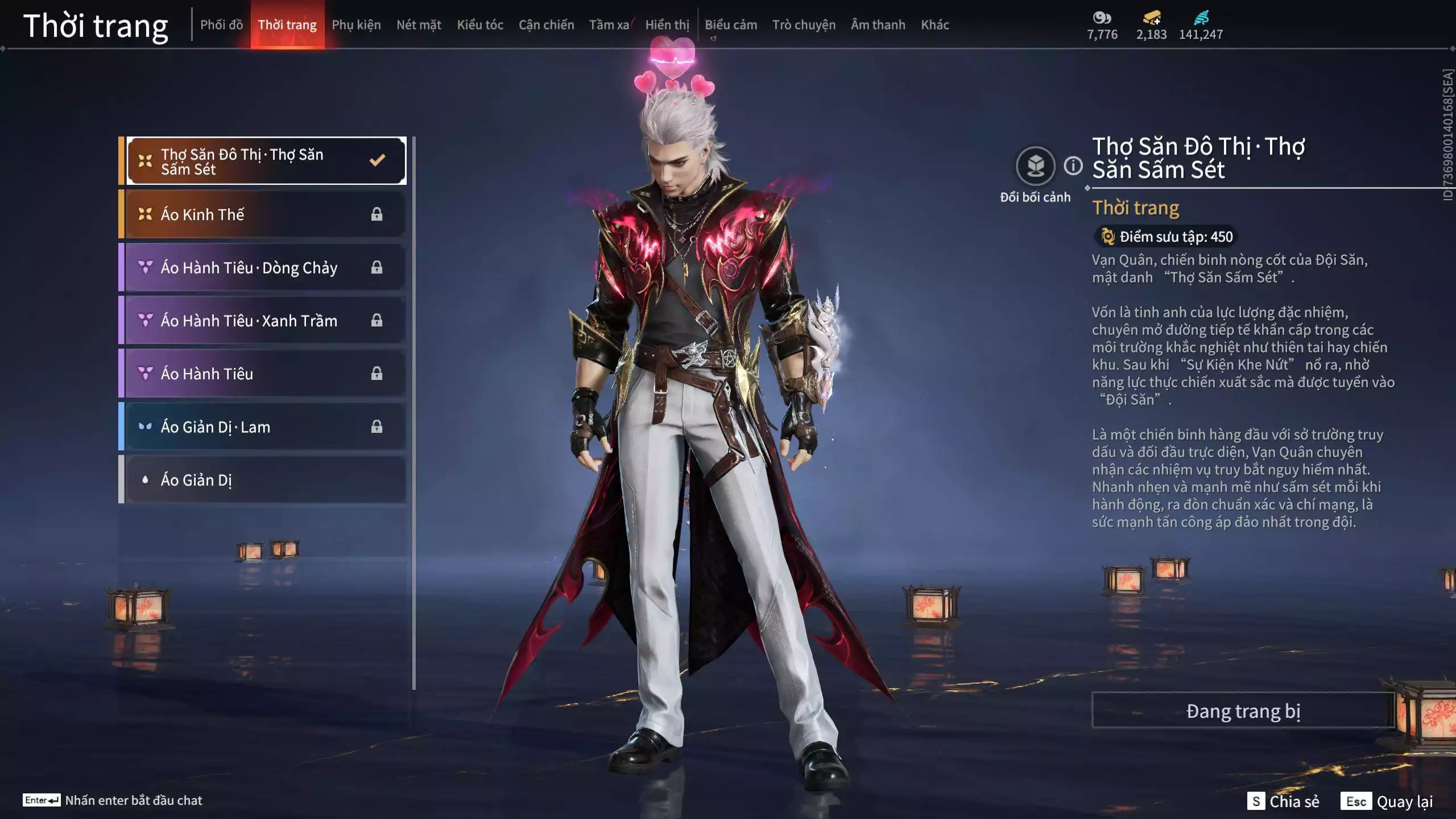
Task: Open the Biểu cảm tab
Action: (731, 25)
